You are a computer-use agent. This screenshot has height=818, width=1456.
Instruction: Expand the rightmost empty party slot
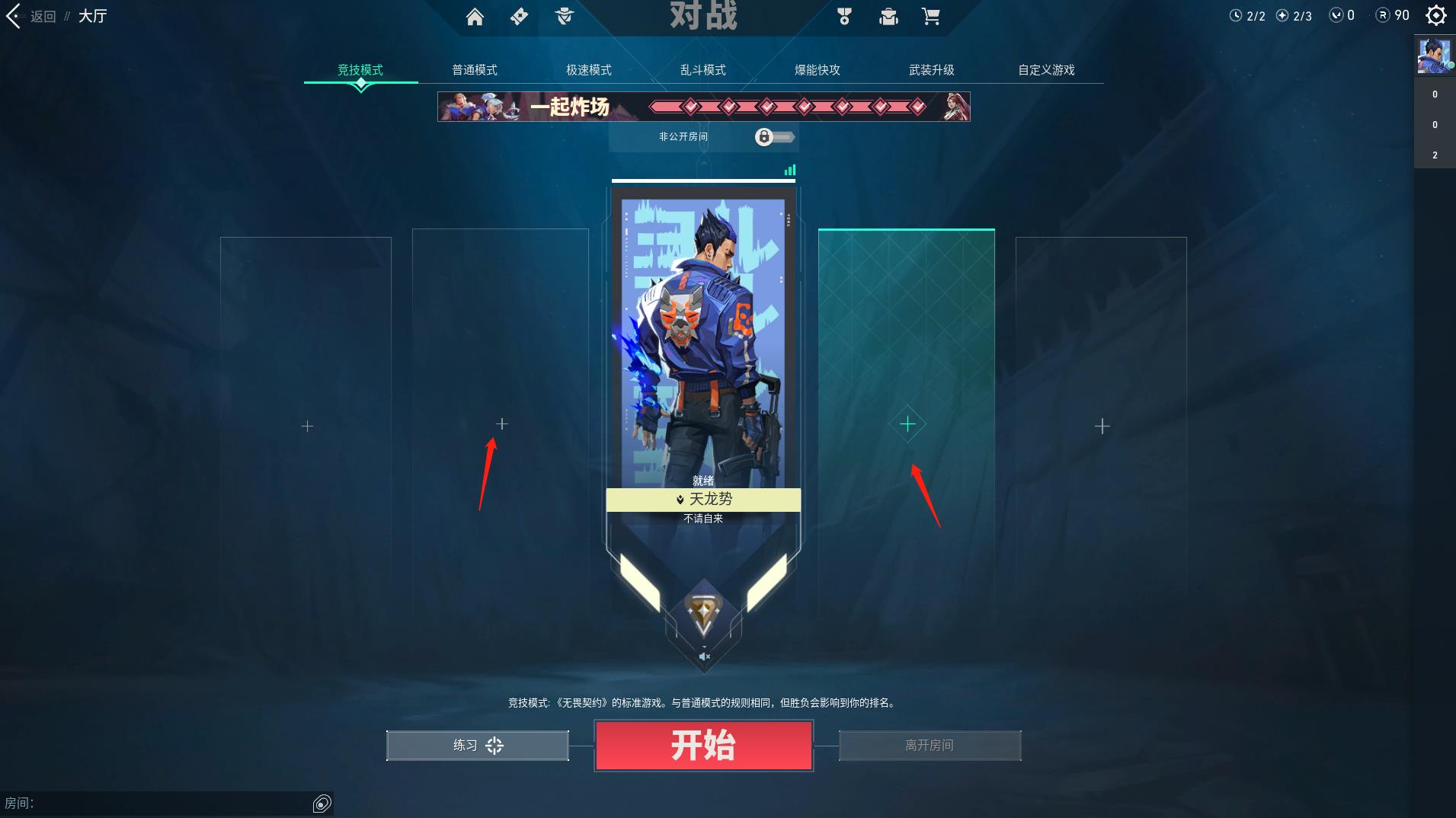tap(1102, 426)
